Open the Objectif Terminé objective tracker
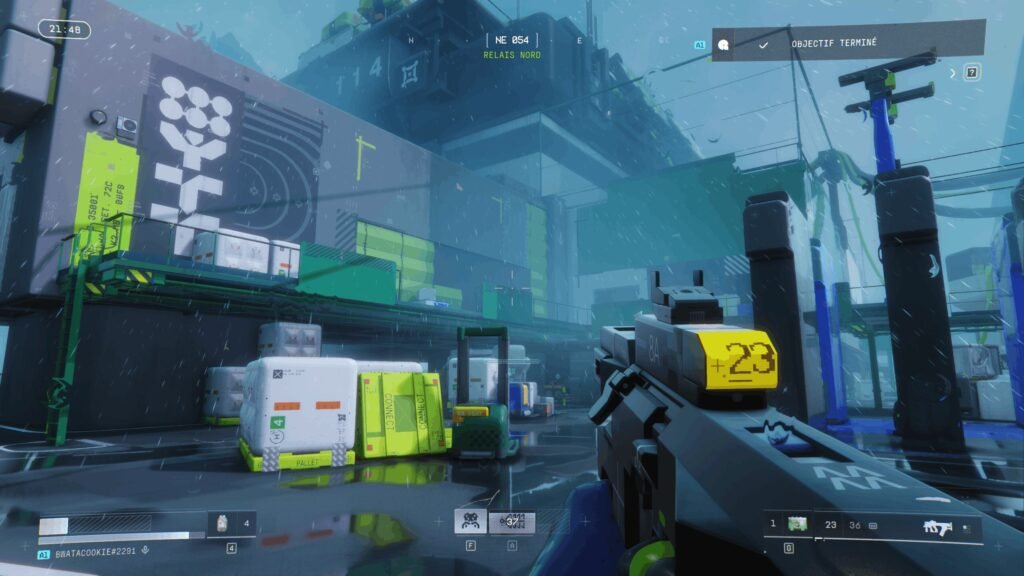The image size is (1024, 576). pyautogui.click(x=848, y=44)
